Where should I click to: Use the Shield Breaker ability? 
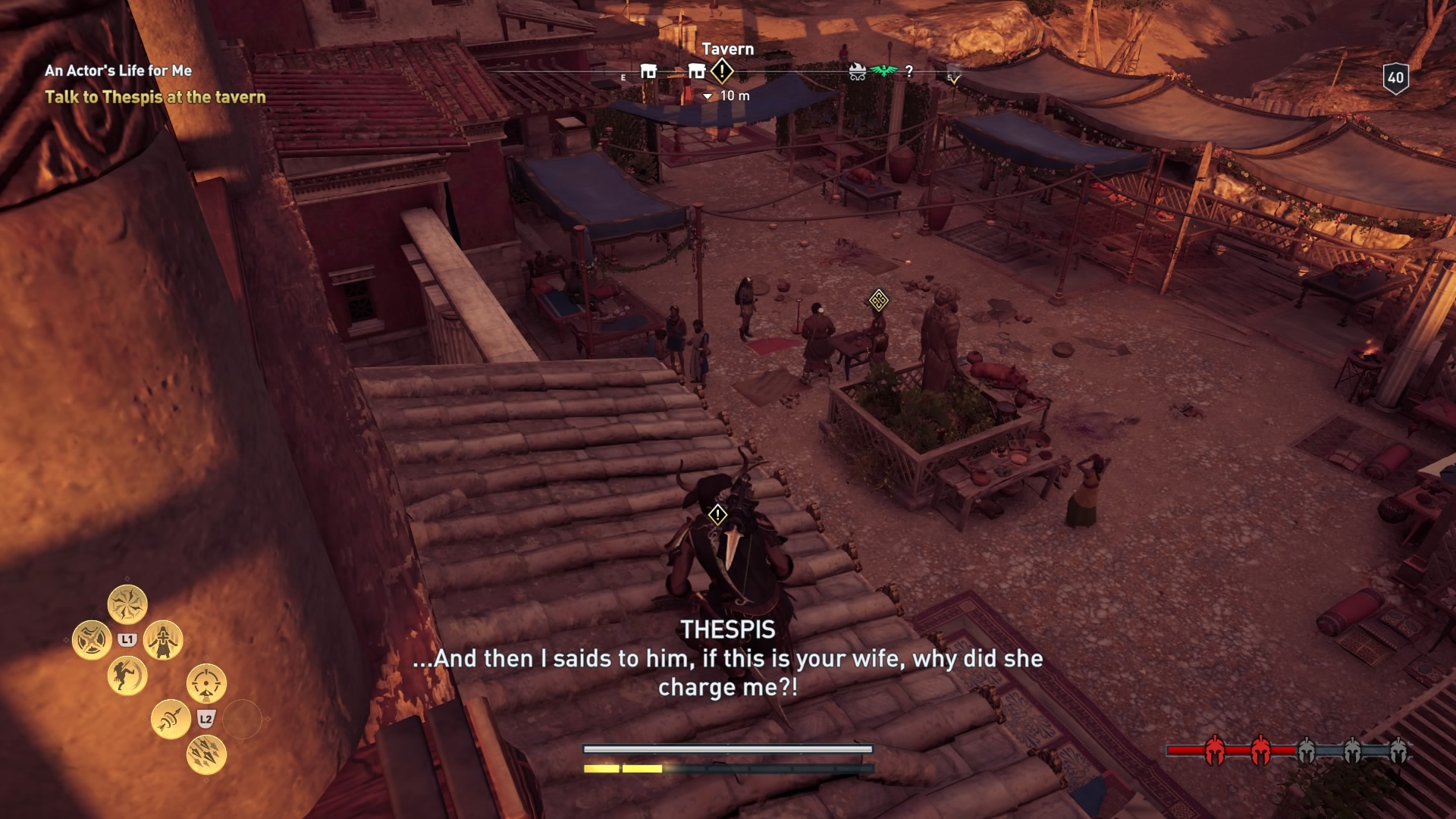92,640
